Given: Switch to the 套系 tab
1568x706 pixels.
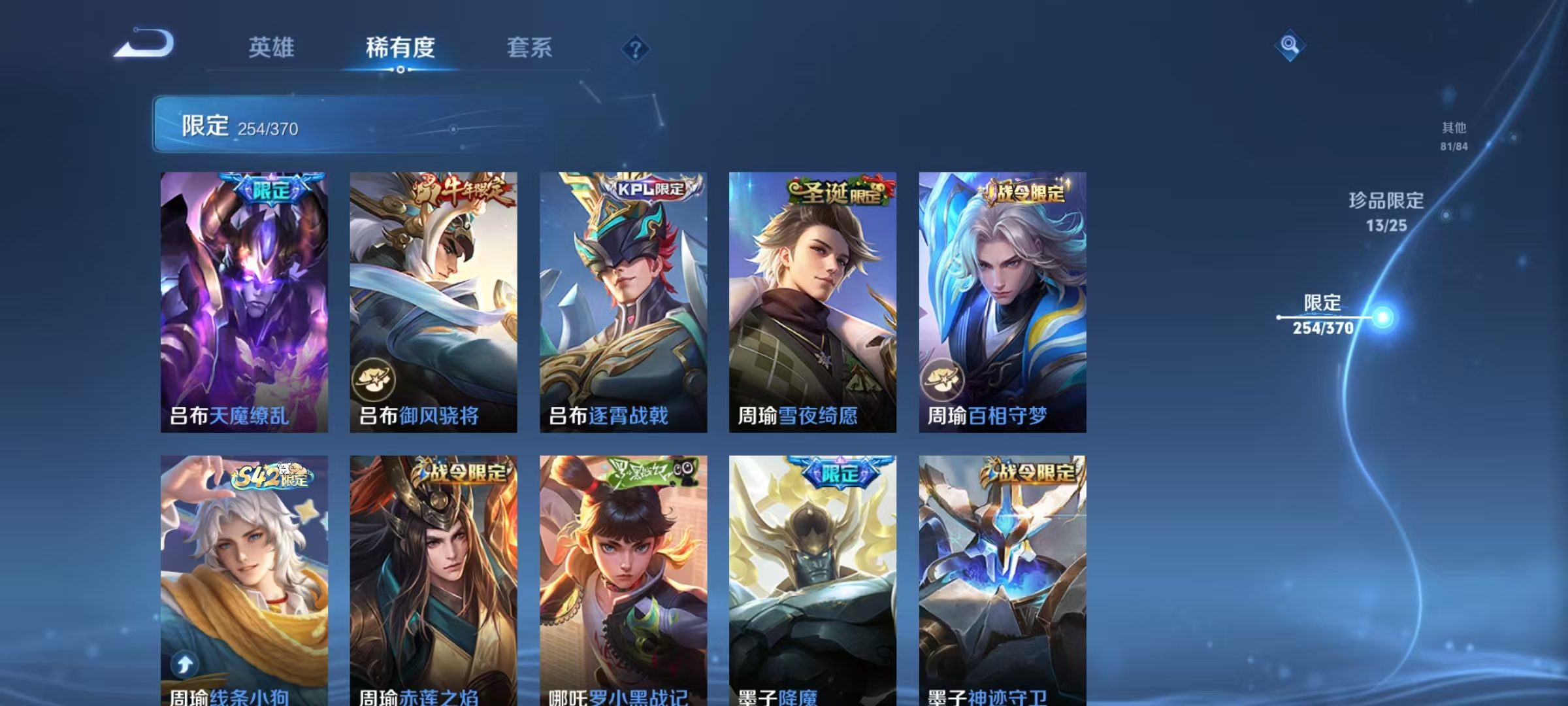Looking at the screenshot, I should (x=531, y=47).
